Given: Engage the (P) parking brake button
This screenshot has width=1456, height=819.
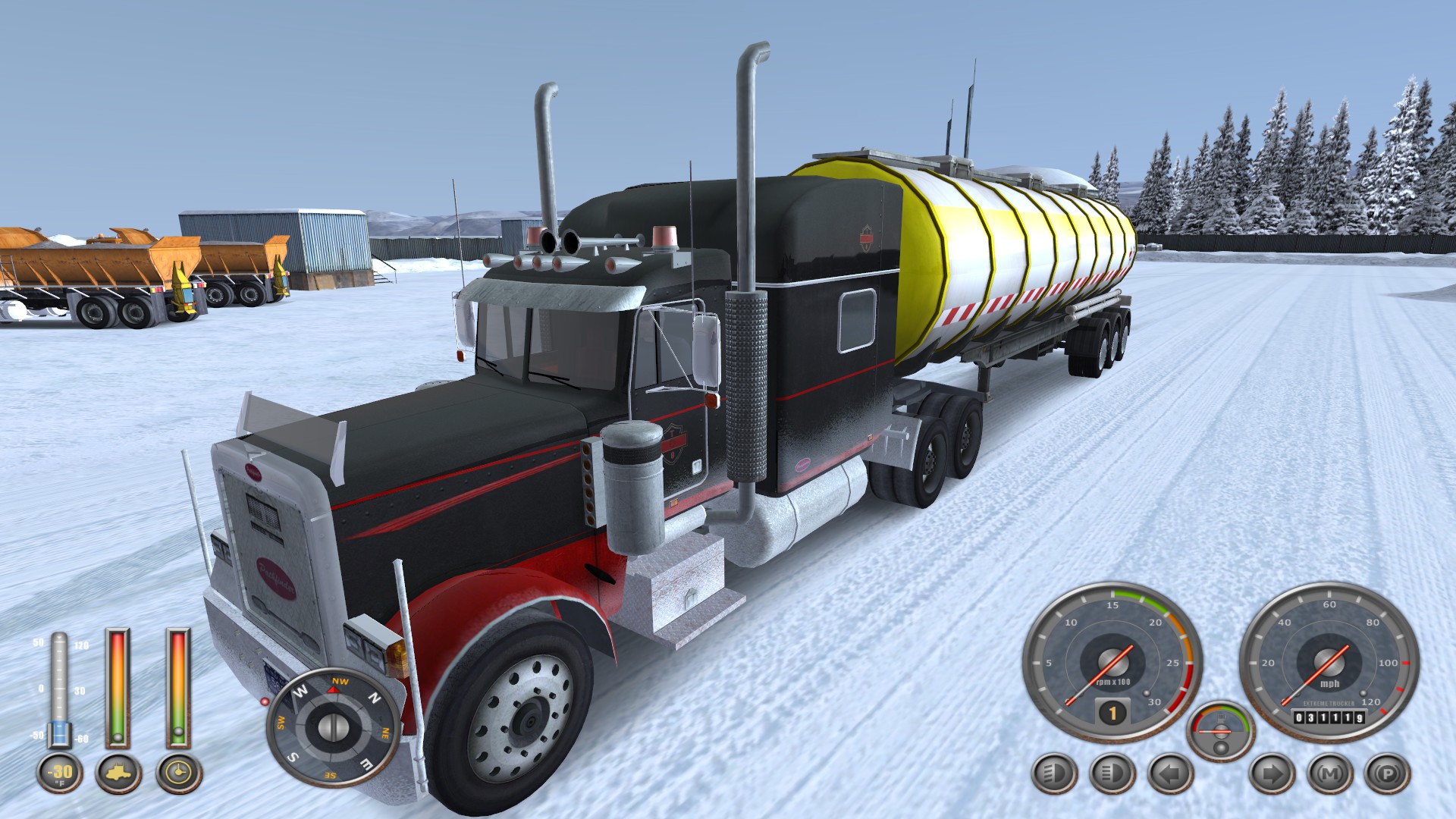Looking at the screenshot, I should tap(1388, 774).
